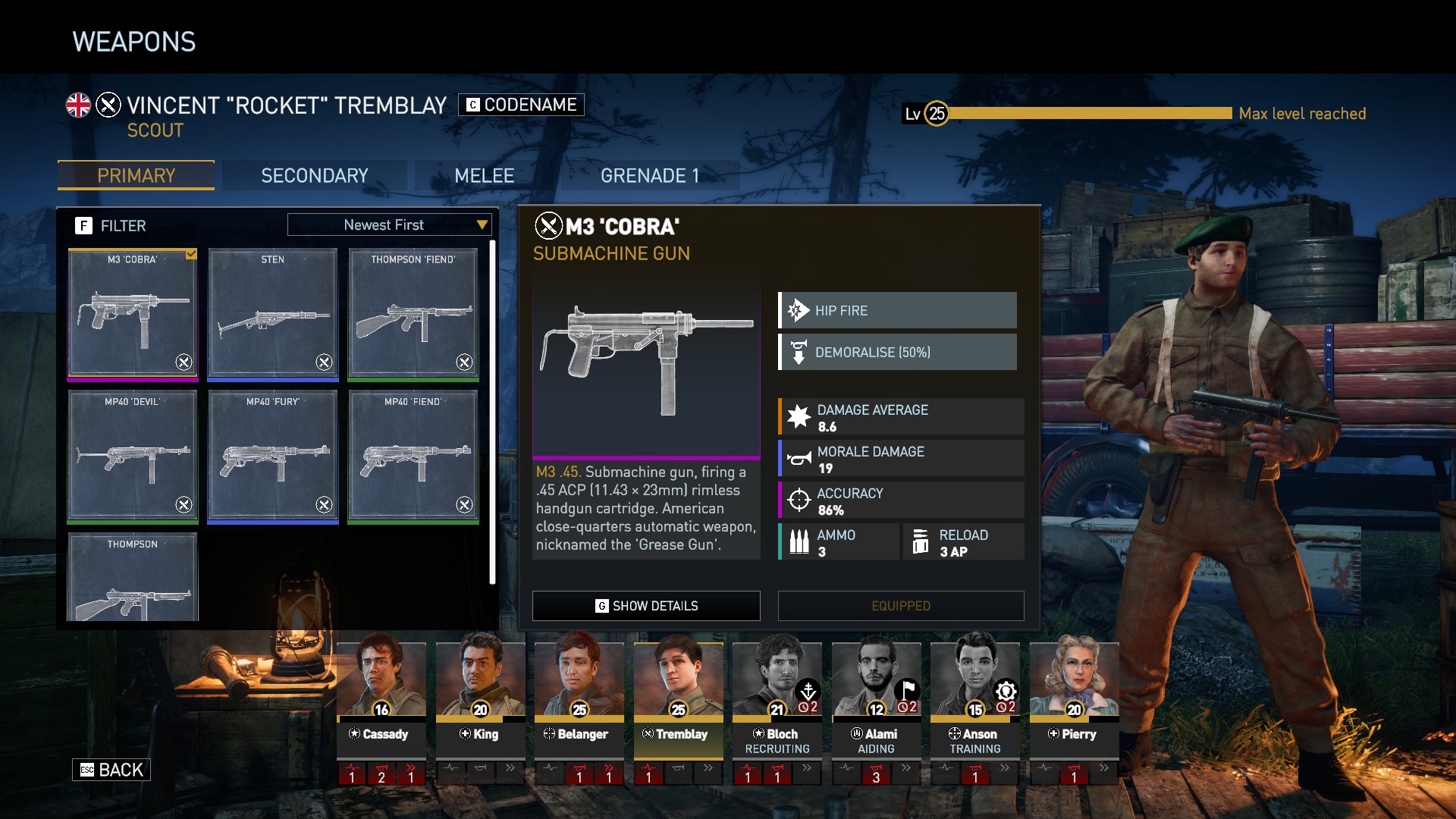The height and width of the screenshot is (819, 1456).
Task: Choose the Sten submachine gun
Action: 272,312
